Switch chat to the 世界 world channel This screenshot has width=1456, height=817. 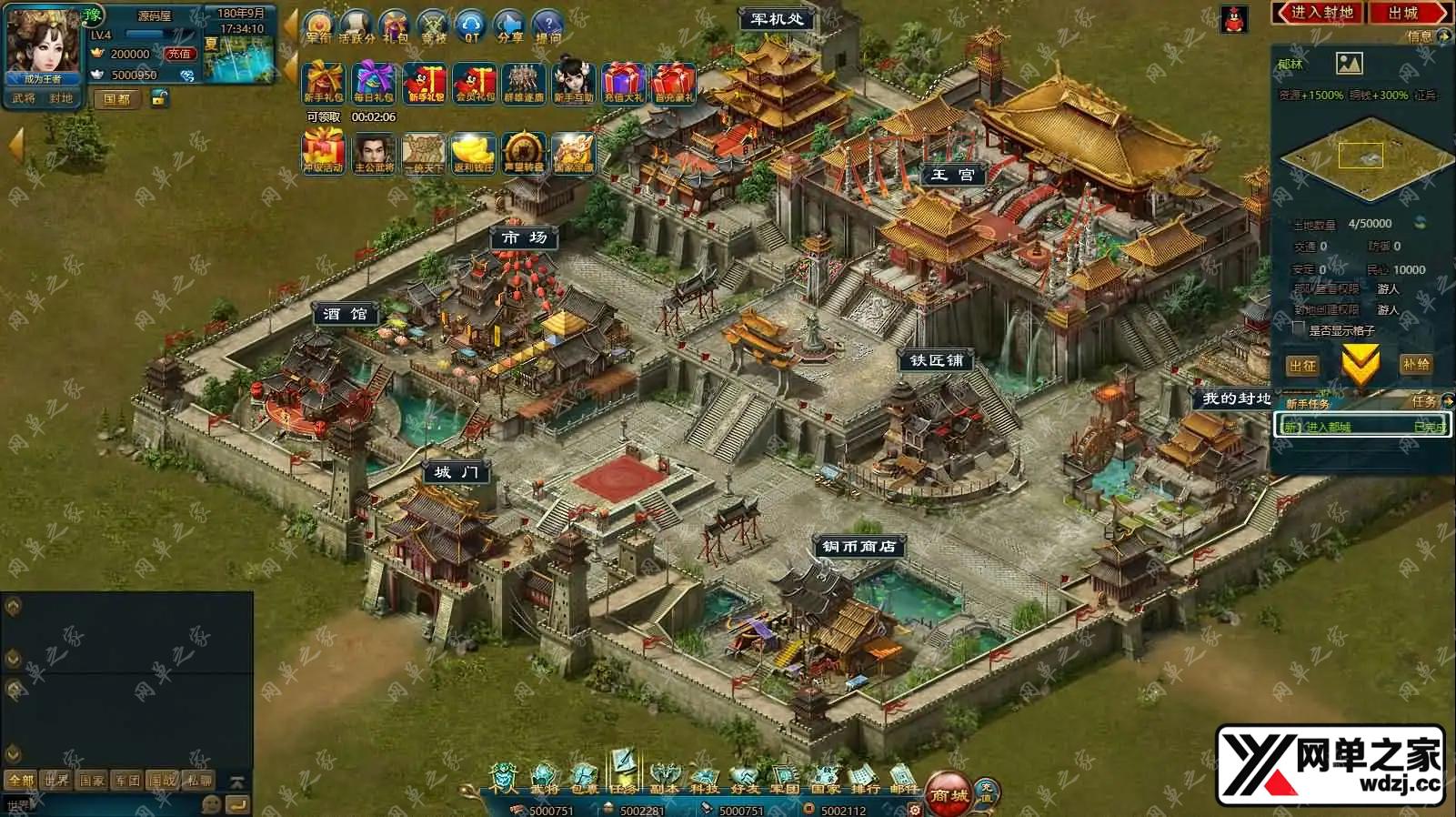56,780
